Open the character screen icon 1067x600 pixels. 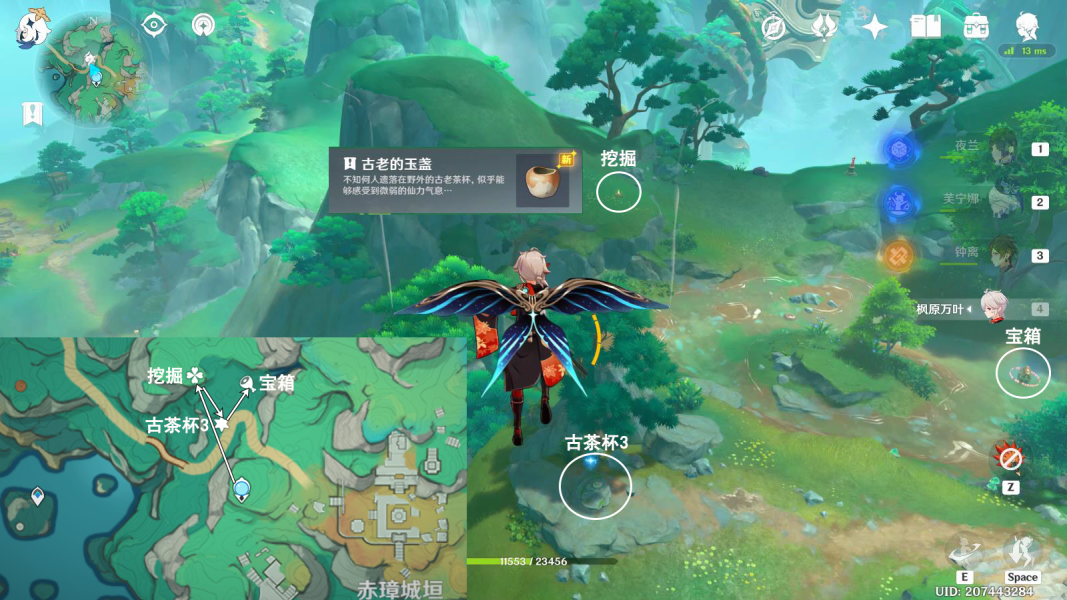[1027, 27]
